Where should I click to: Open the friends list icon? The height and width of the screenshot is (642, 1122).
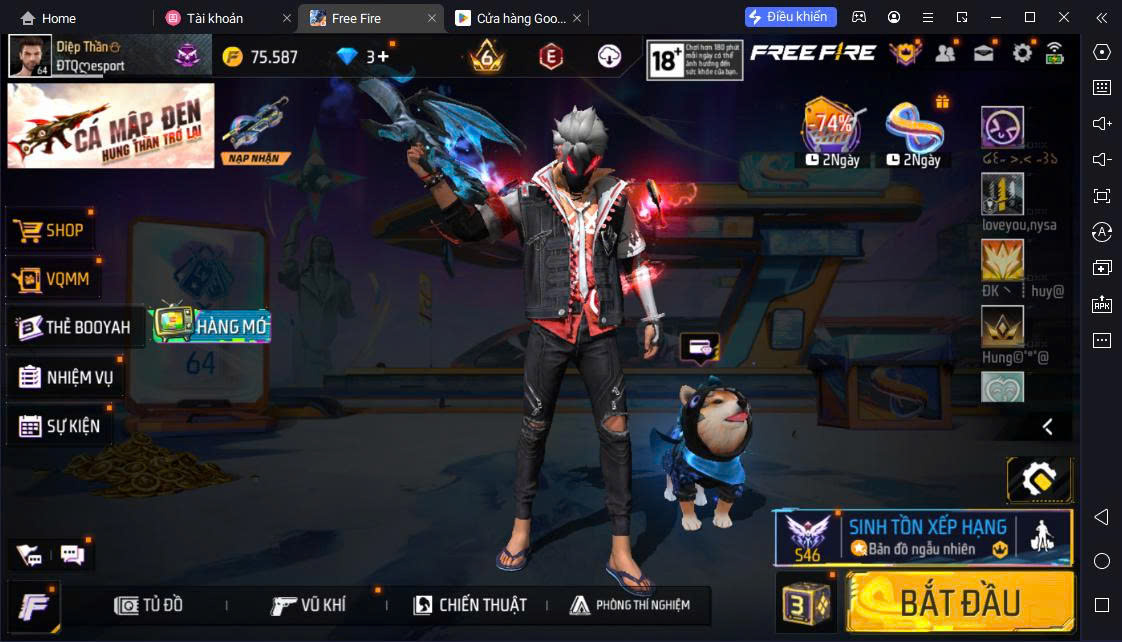945,54
